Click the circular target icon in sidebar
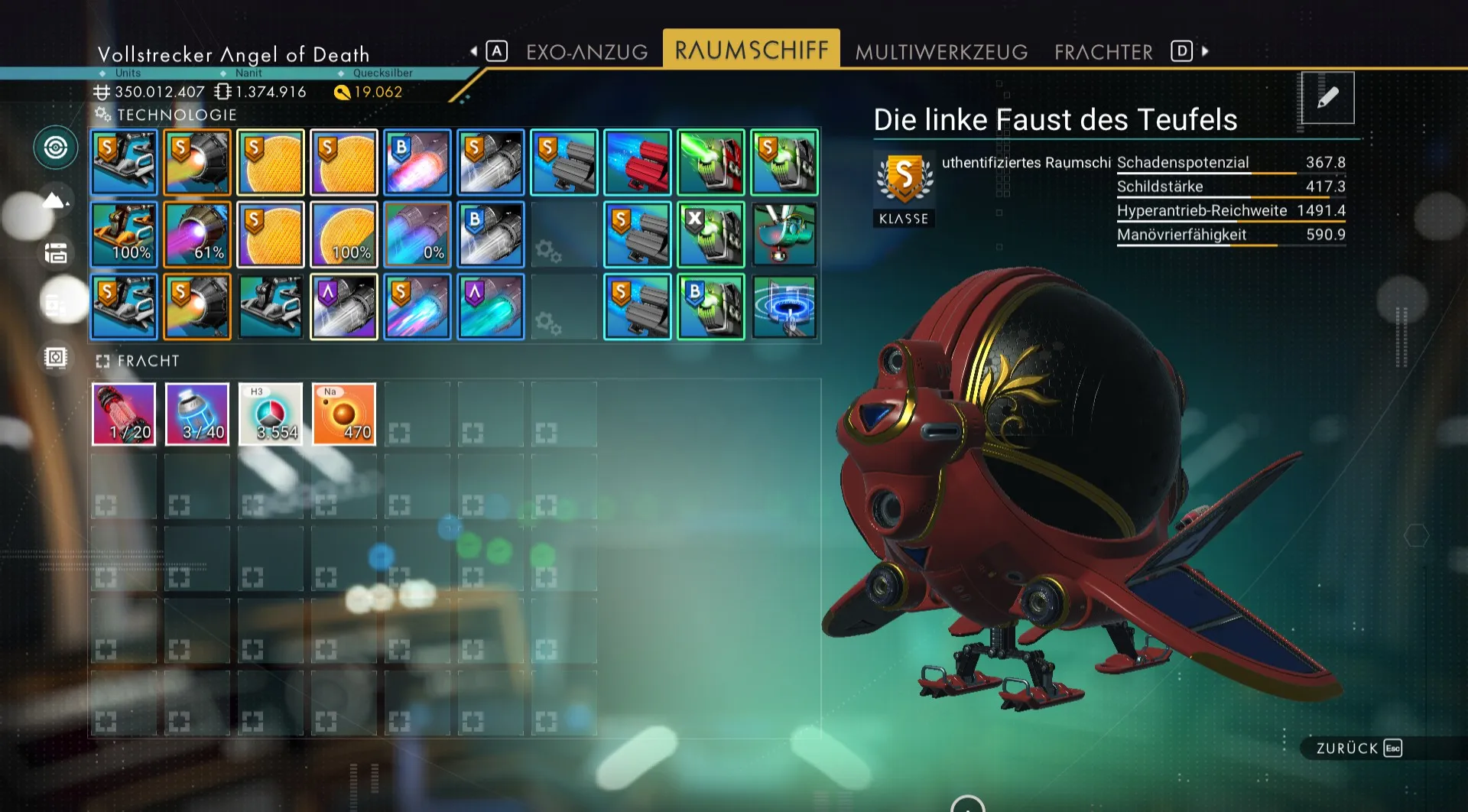Screen dimensions: 1468x812 click(55, 148)
